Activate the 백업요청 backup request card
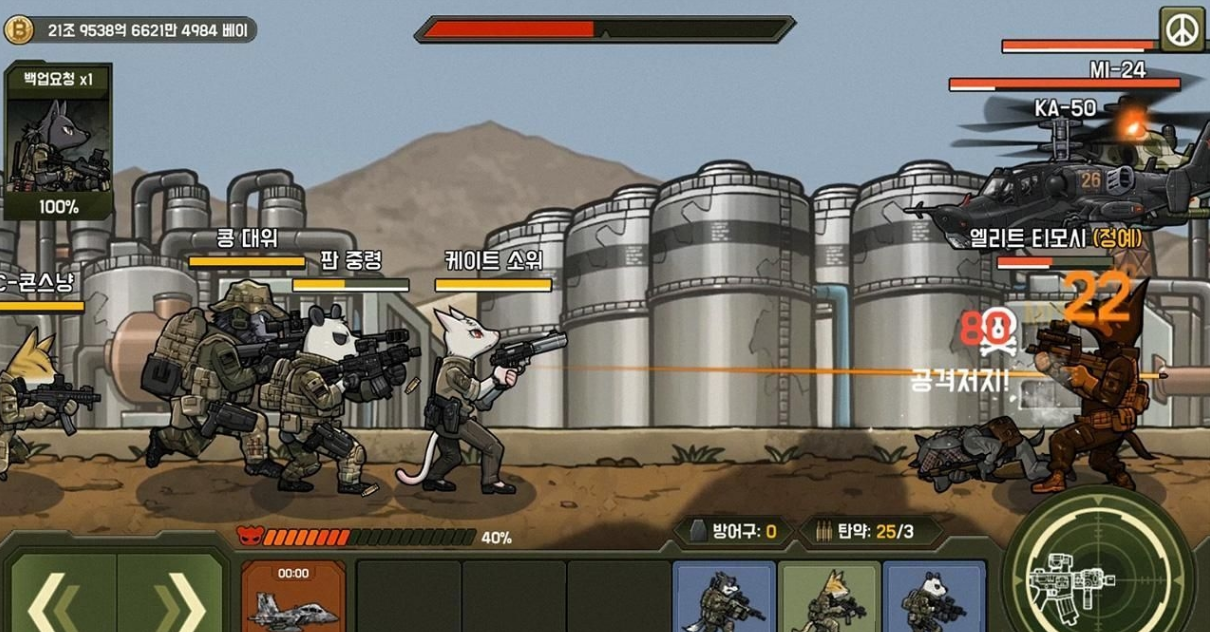 pyautogui.click(x=58, y=141)
